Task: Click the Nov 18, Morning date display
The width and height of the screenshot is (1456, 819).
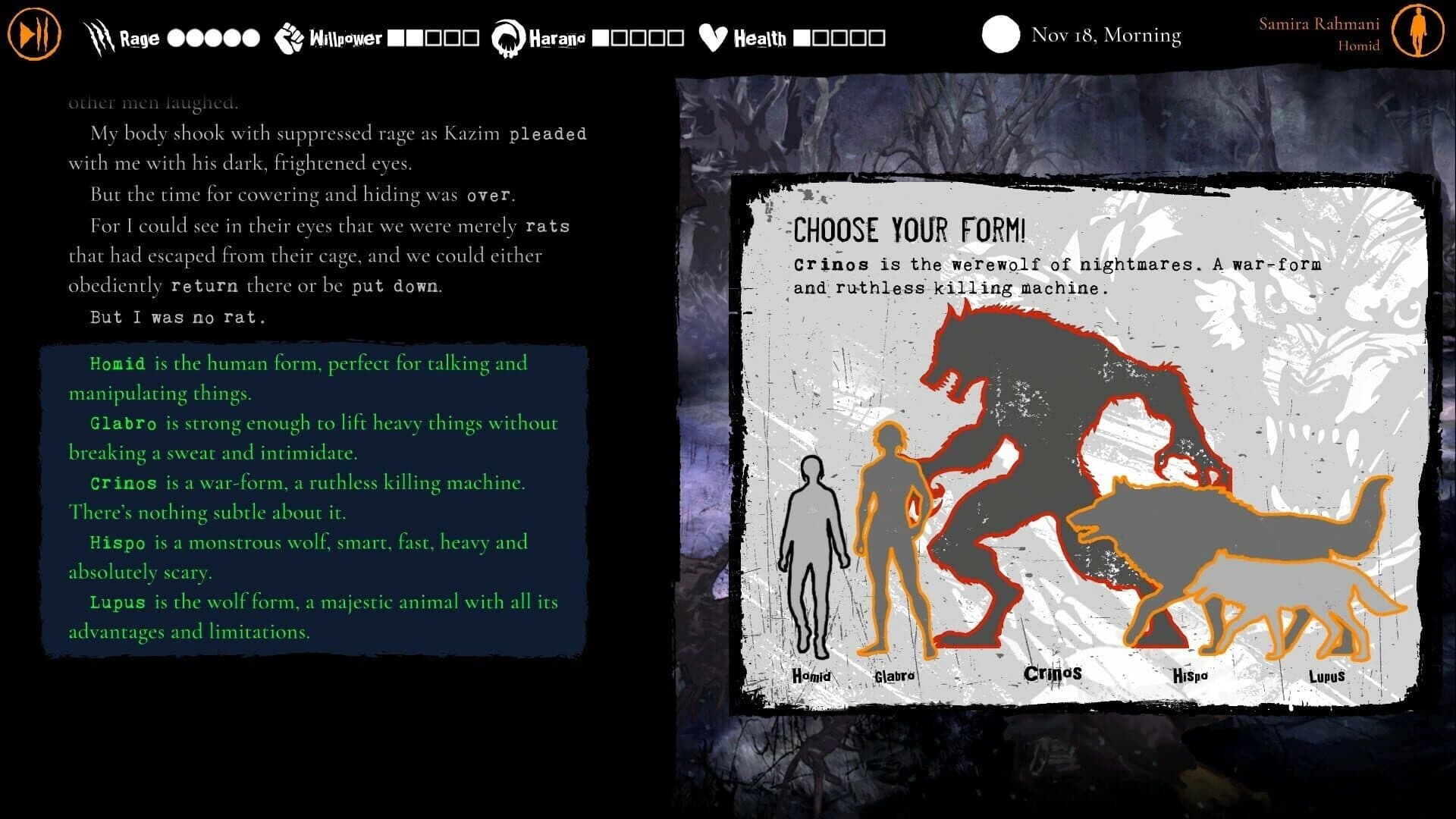Action: [1106, 35]
